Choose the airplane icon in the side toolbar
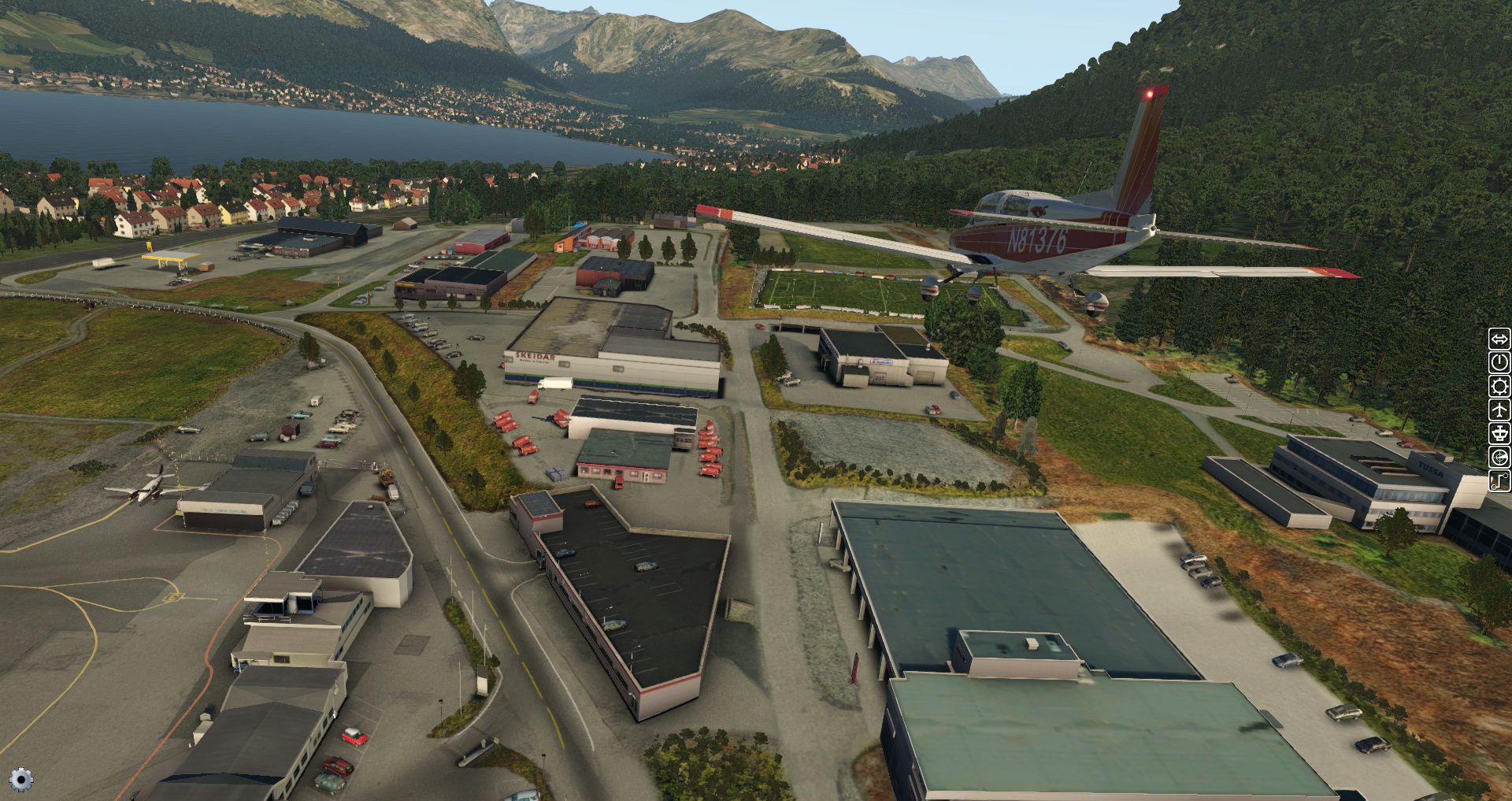This screenshot has height=801, width=1512. pos(1499,410)
